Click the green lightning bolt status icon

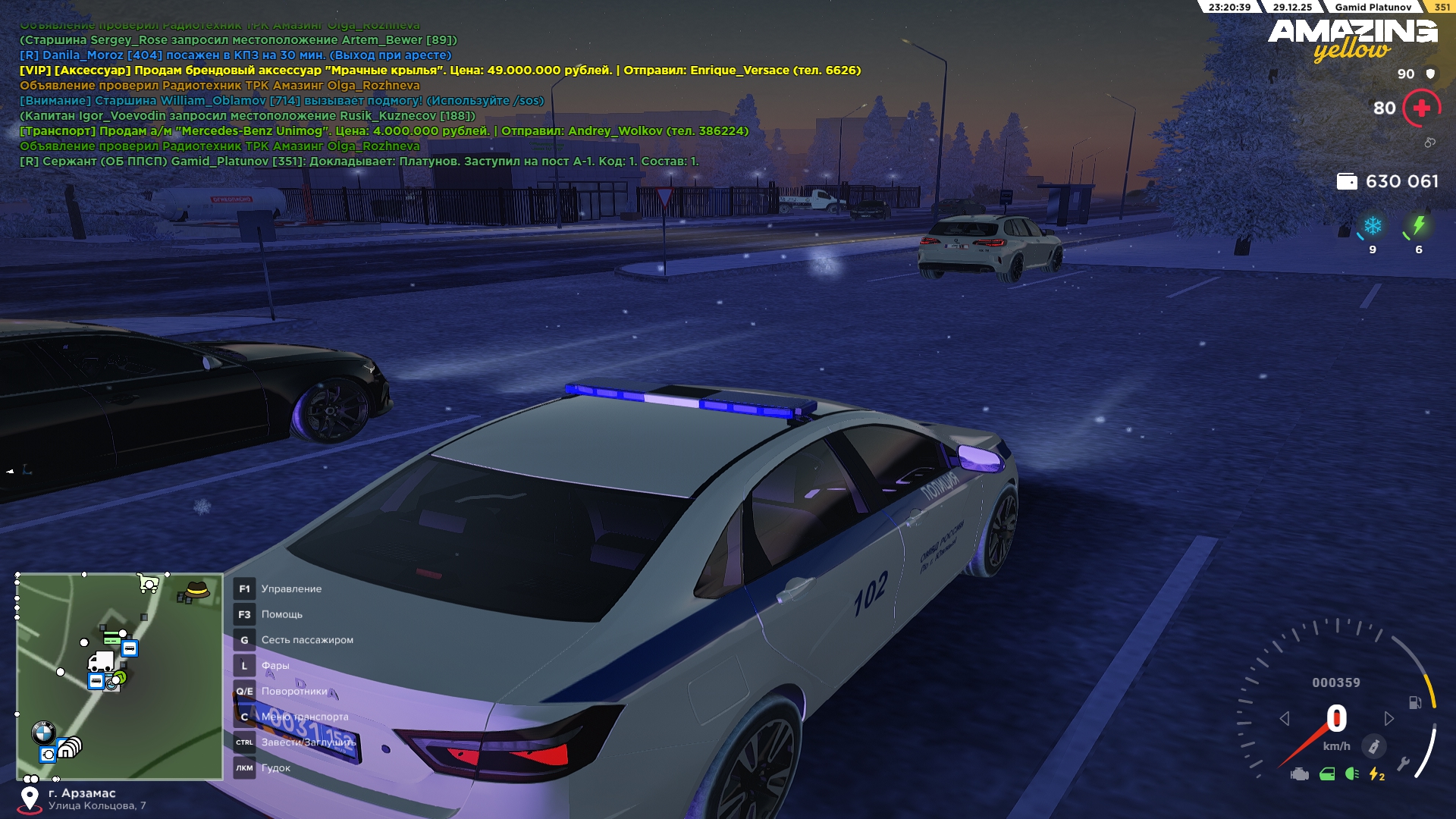point(1419,226)
